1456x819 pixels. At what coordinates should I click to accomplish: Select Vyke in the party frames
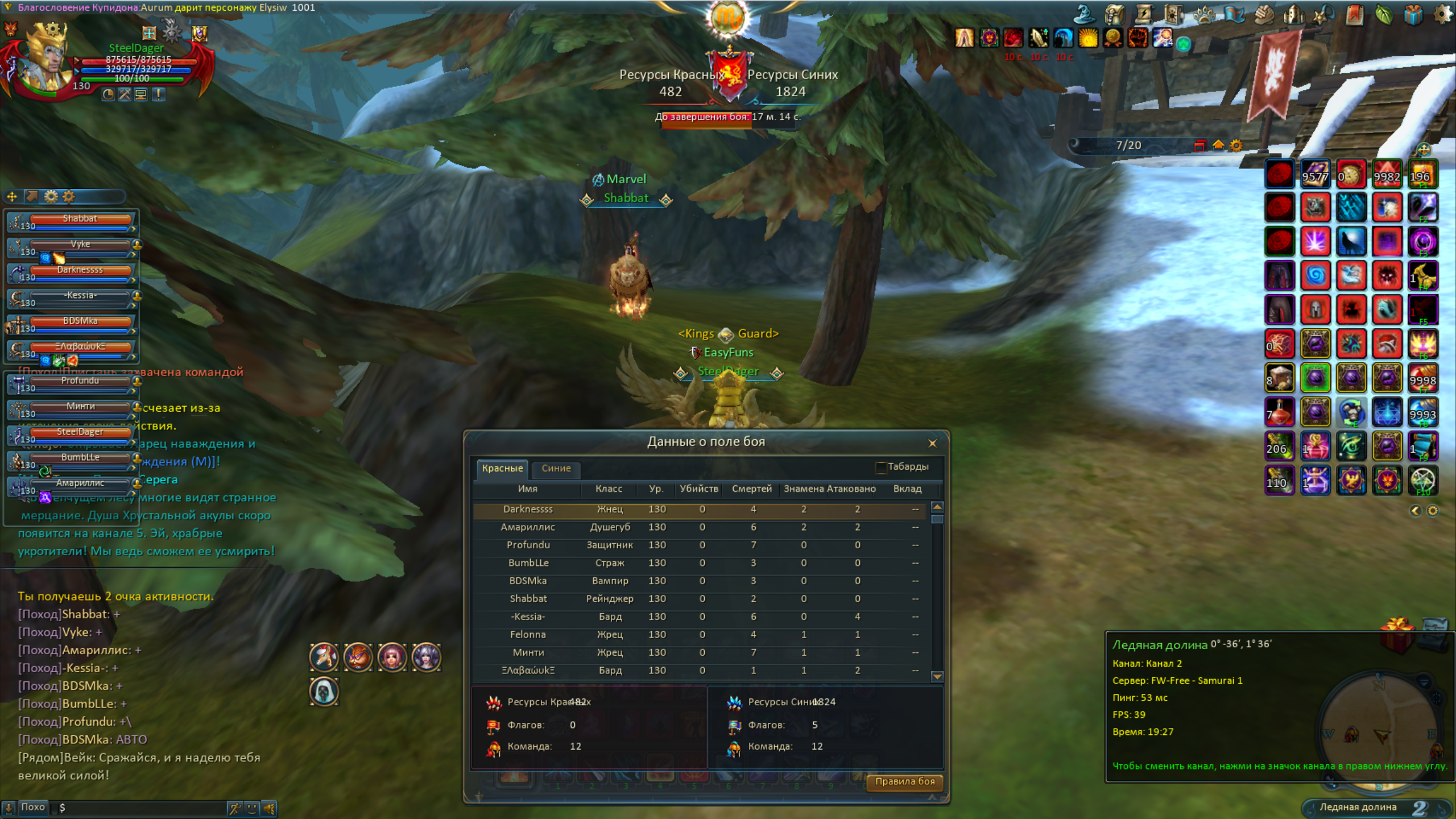pos(80,245)
